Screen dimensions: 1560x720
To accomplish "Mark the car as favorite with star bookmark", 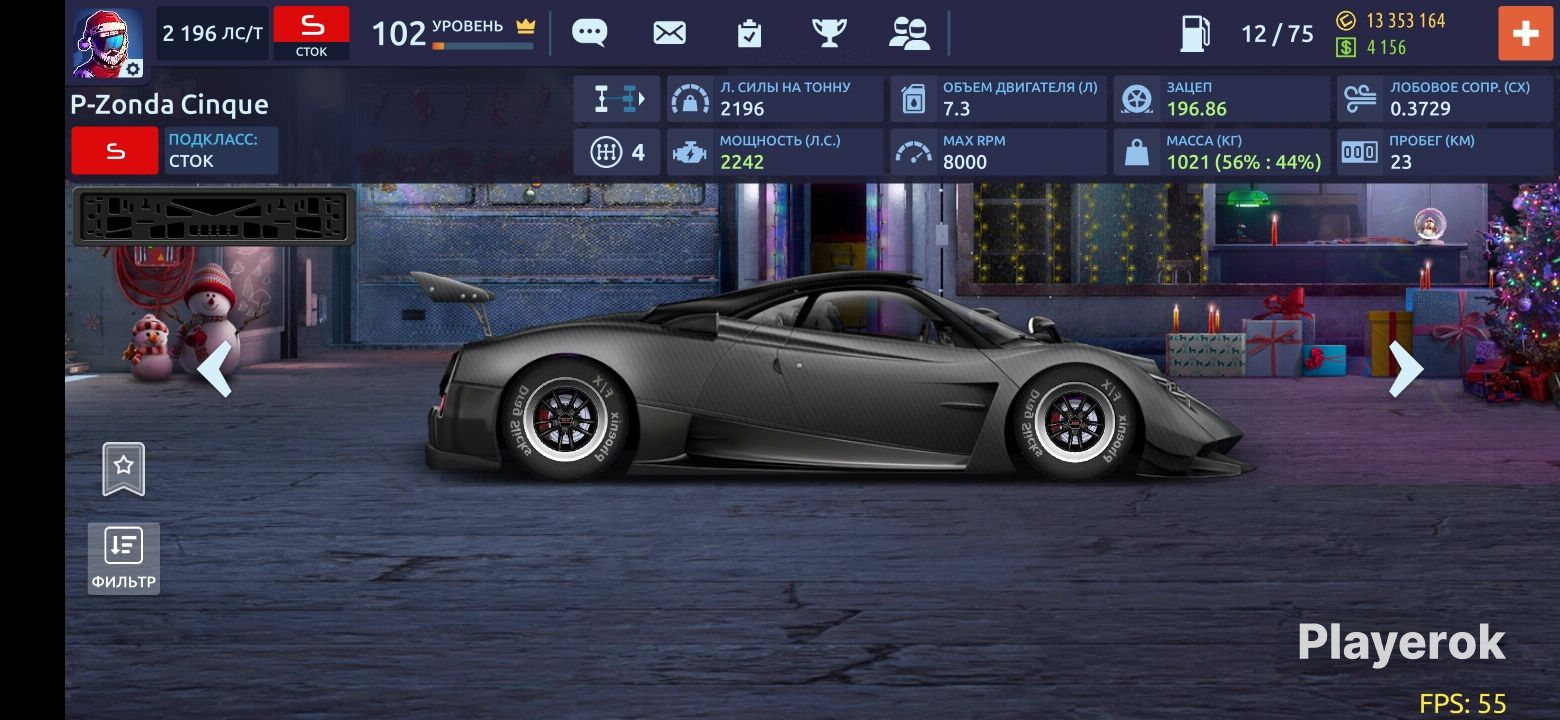I will click(124, 468).
